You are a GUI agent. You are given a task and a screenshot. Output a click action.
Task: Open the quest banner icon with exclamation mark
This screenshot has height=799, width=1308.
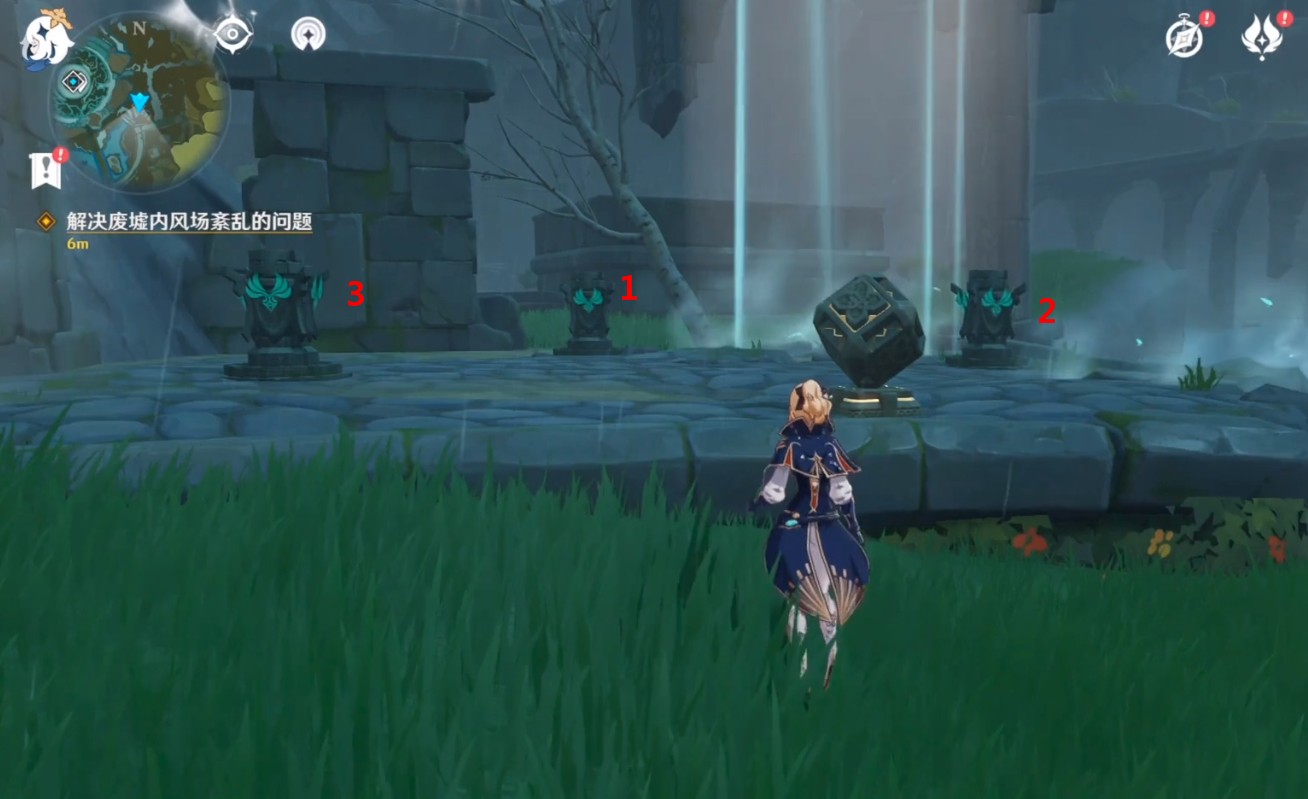click(46, 170)
